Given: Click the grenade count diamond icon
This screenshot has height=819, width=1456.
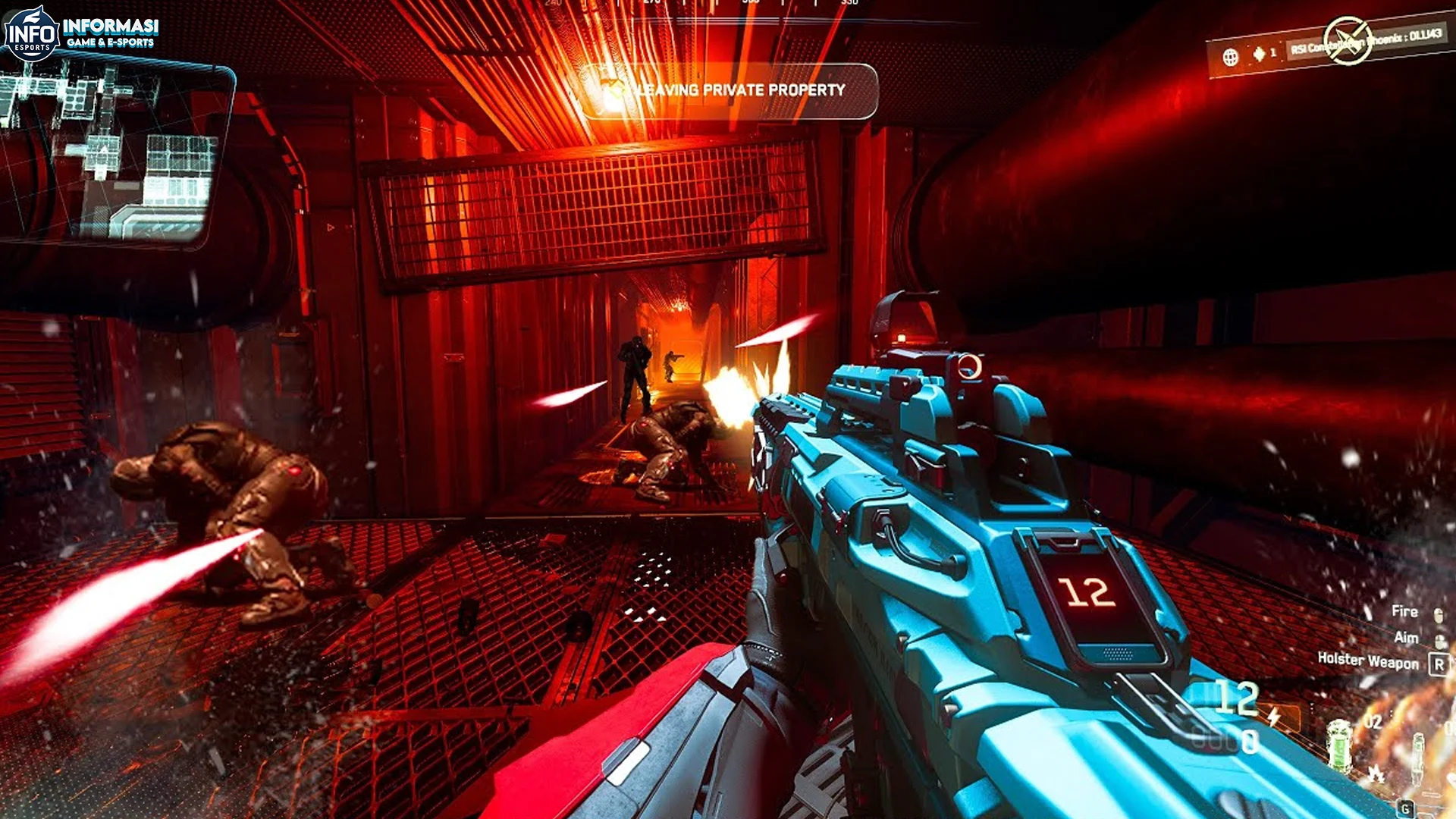Looking at the screenshot, I should [1260, 53].
